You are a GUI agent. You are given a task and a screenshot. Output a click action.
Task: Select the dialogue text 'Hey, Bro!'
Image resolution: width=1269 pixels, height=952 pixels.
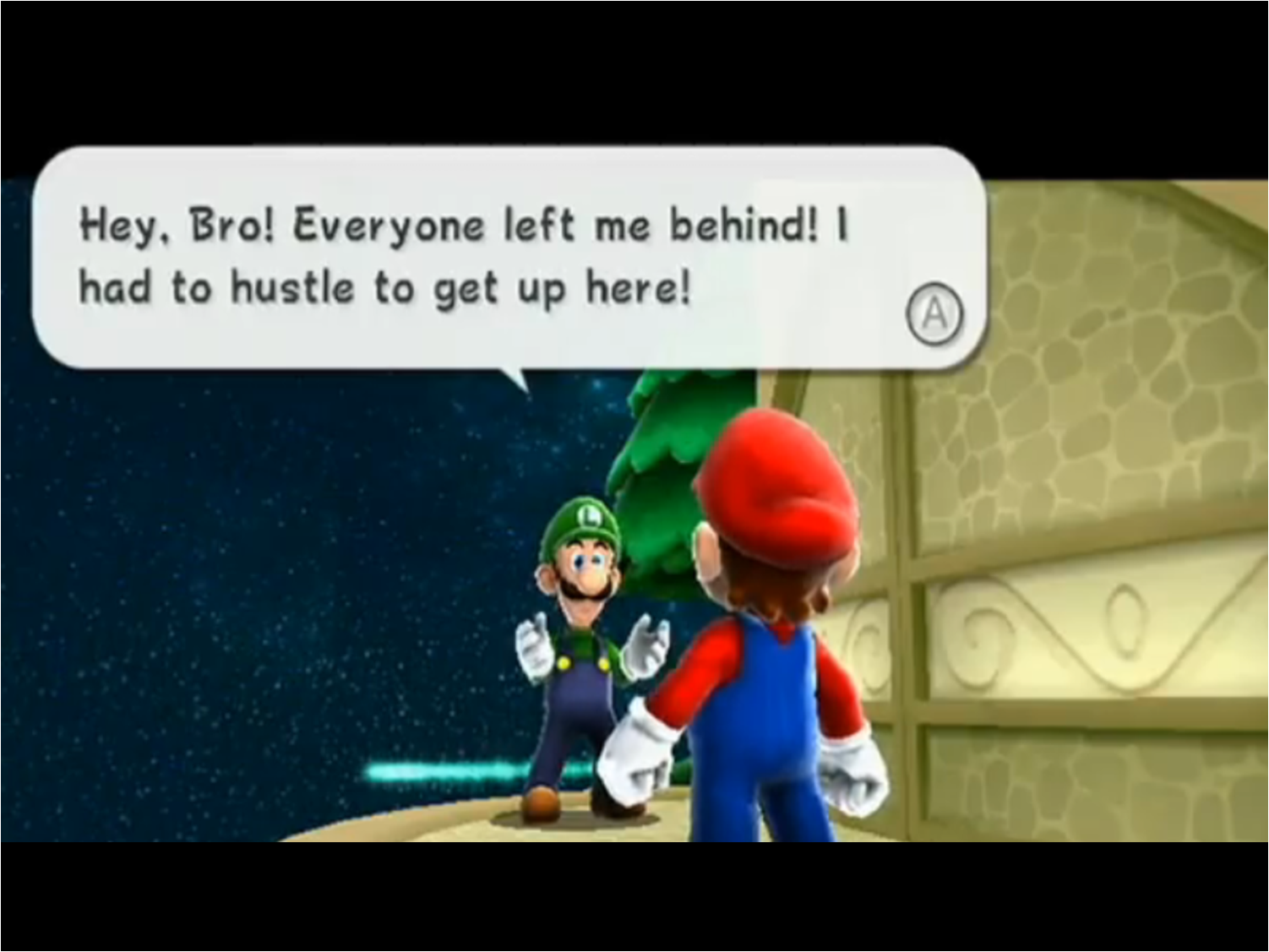[172, 224]
